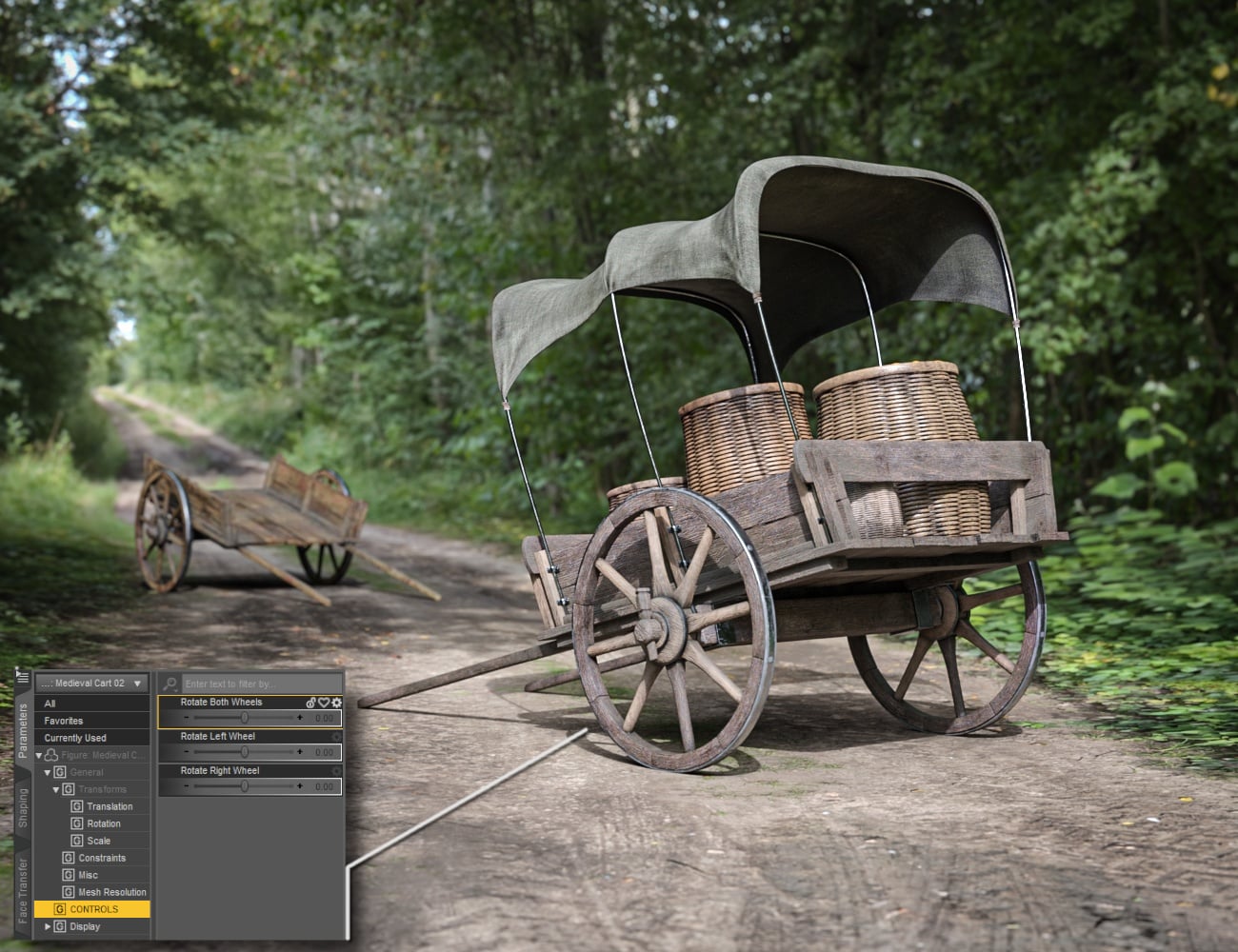Open the panel options hamburger menu

tap(24, 678)
